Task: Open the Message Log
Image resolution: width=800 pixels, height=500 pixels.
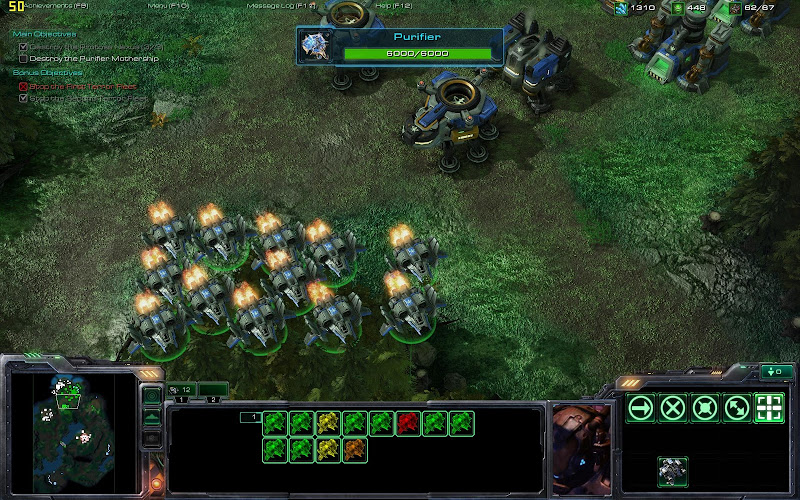Action: pos(280,5)
